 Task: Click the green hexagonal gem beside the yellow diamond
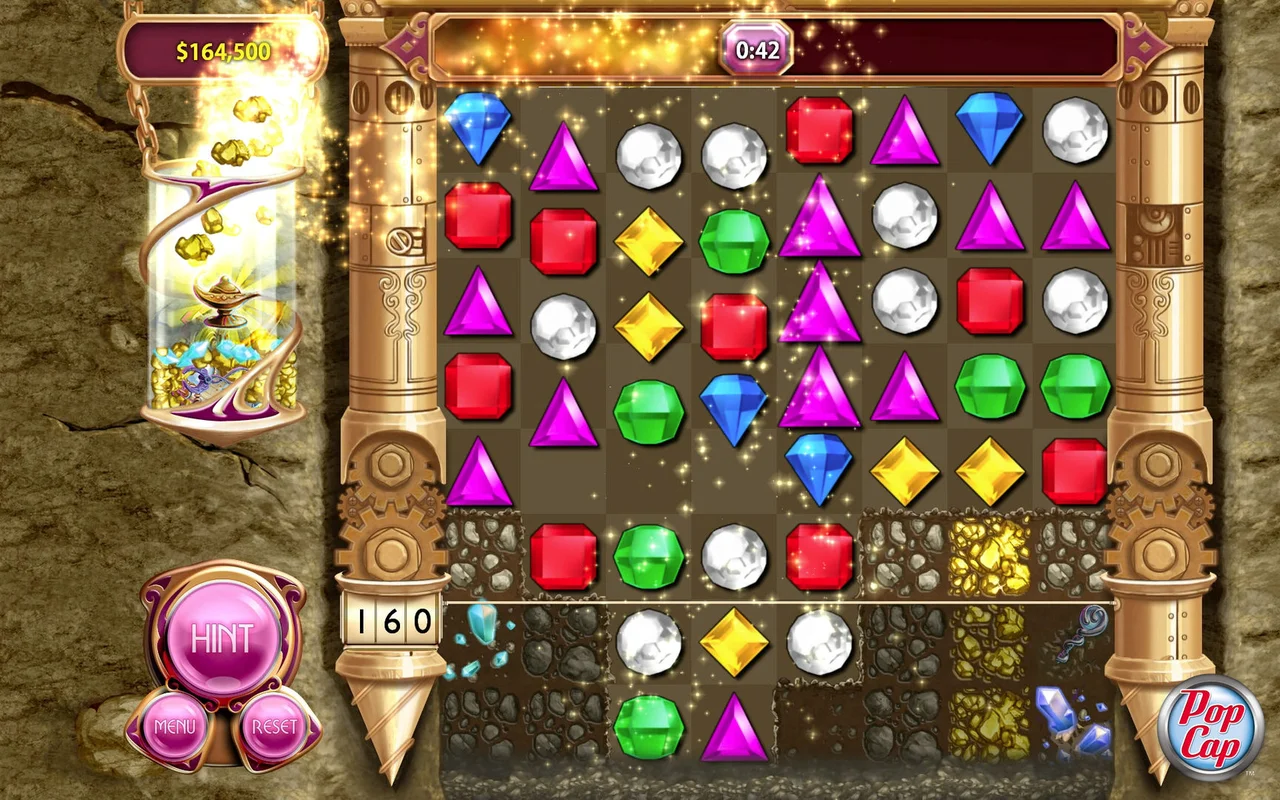tap(736, 240)
